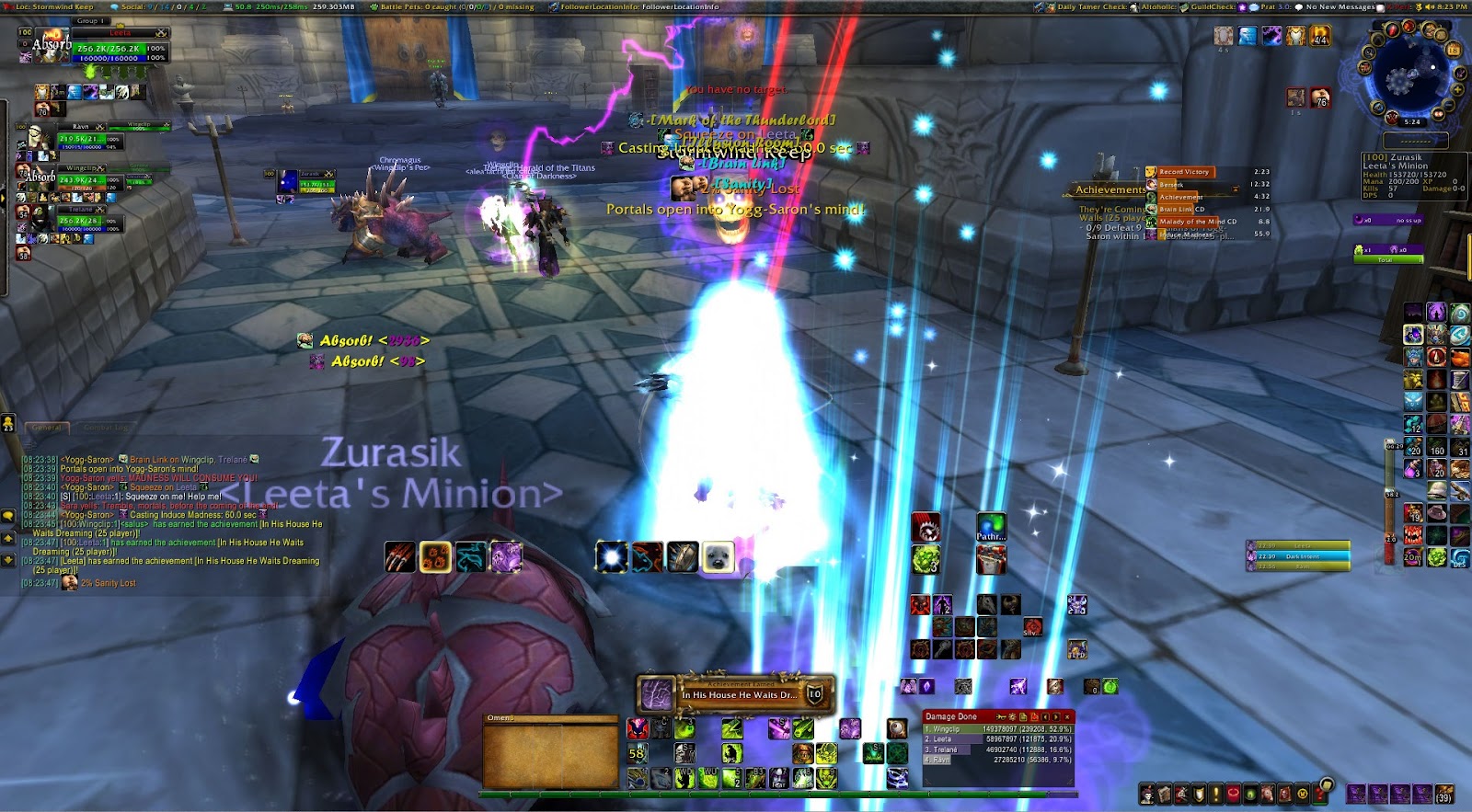Click the Berserk timer bar
The width and height of the screenshot is (1472, 812).
click(x=1187, y=185)
